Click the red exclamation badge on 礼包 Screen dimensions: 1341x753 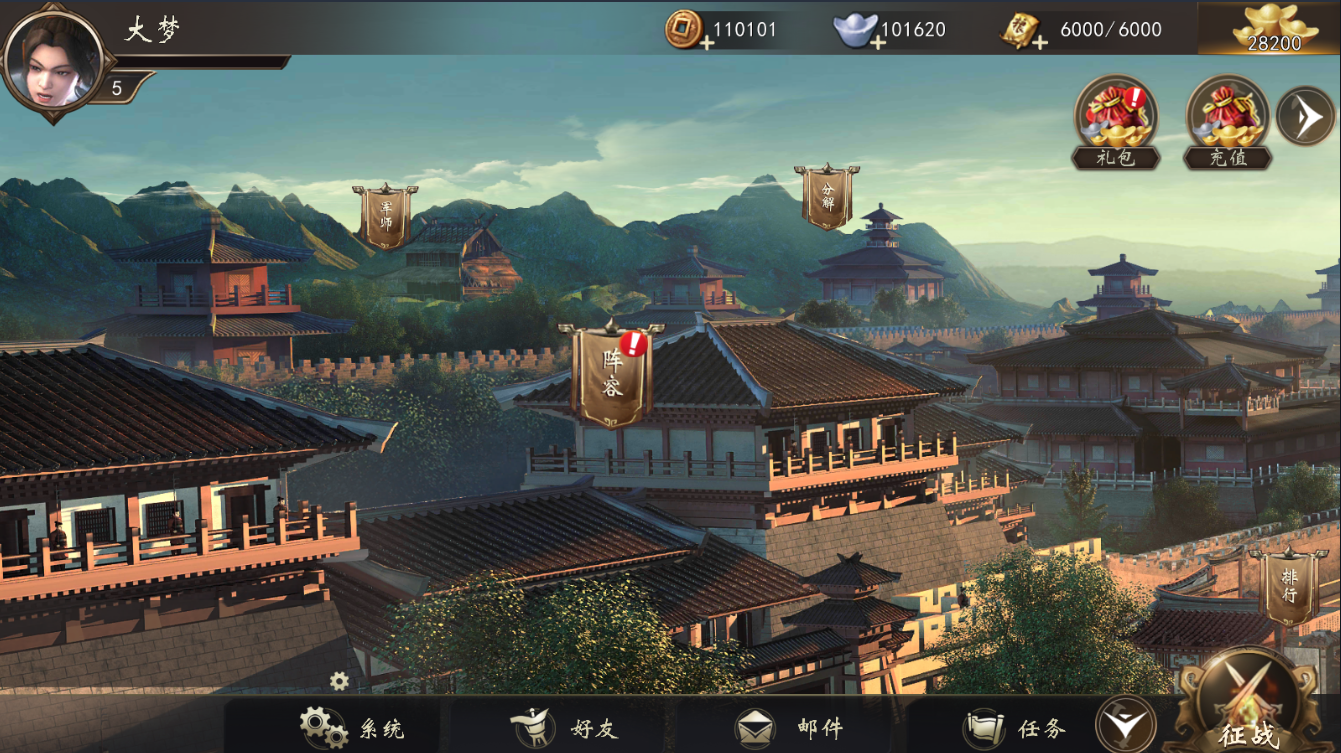[x=1135, y=95]
